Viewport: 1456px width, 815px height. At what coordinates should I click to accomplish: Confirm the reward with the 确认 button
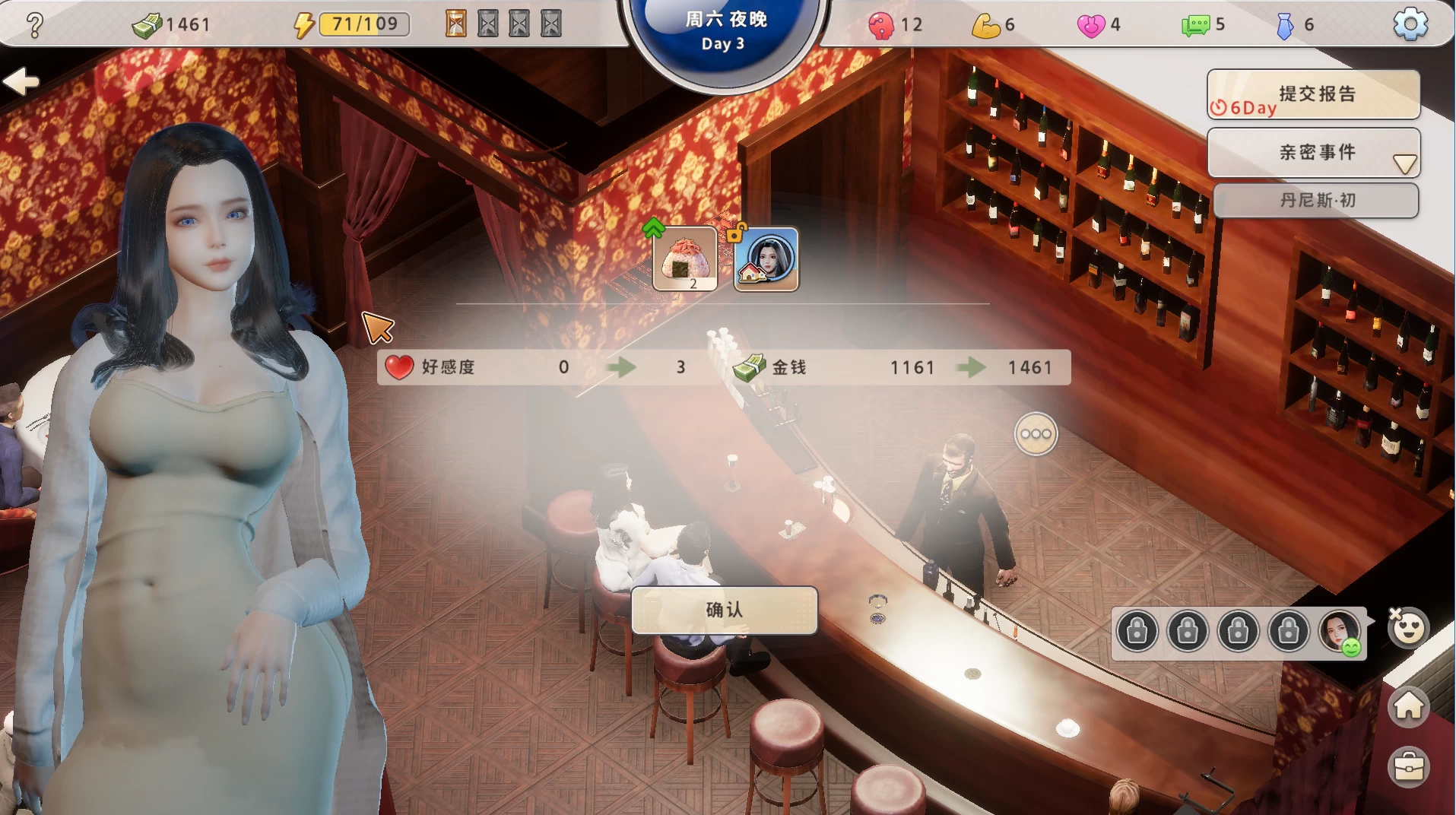(x=724, y=610)
